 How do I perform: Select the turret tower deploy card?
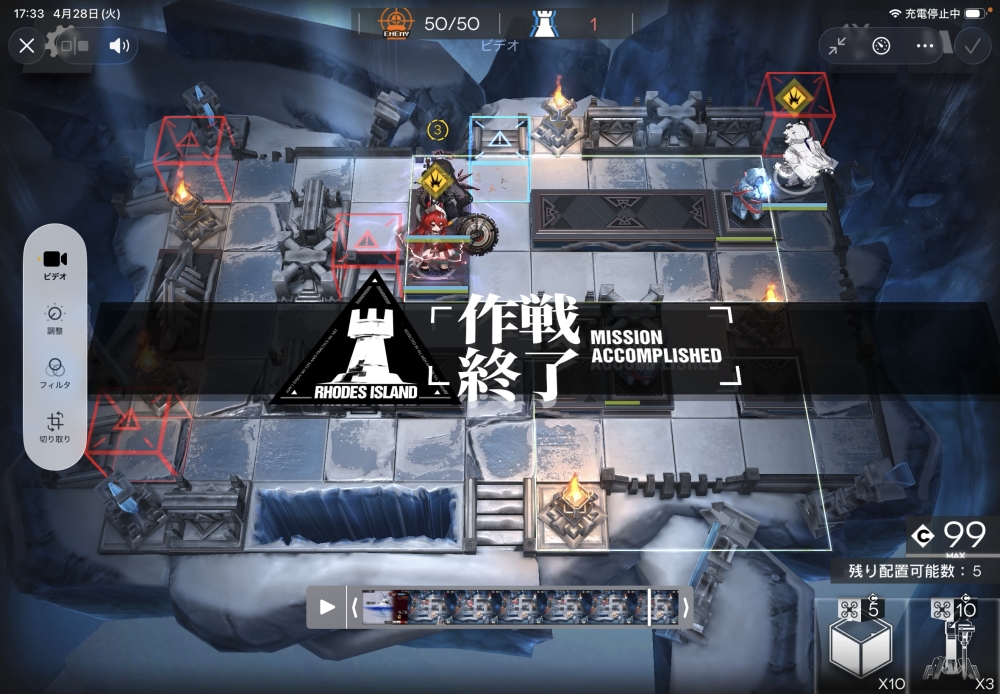953,646
